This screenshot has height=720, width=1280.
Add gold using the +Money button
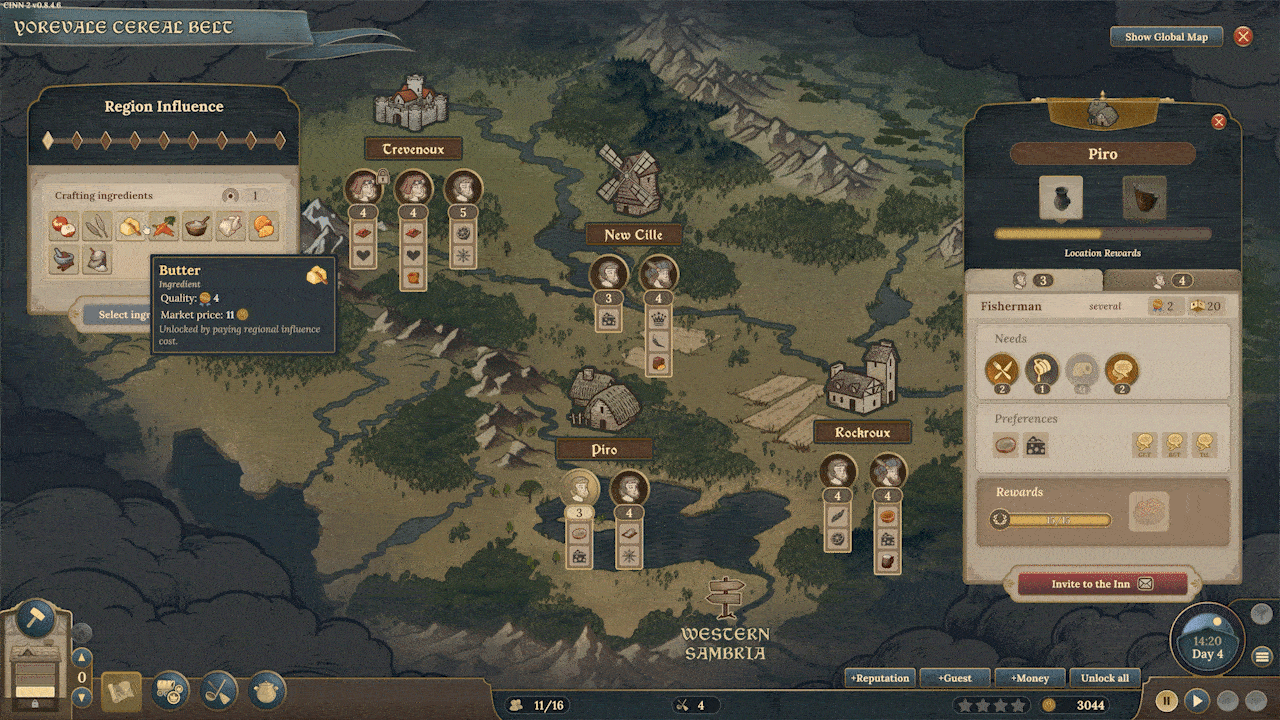click(x=1031, y=678)
